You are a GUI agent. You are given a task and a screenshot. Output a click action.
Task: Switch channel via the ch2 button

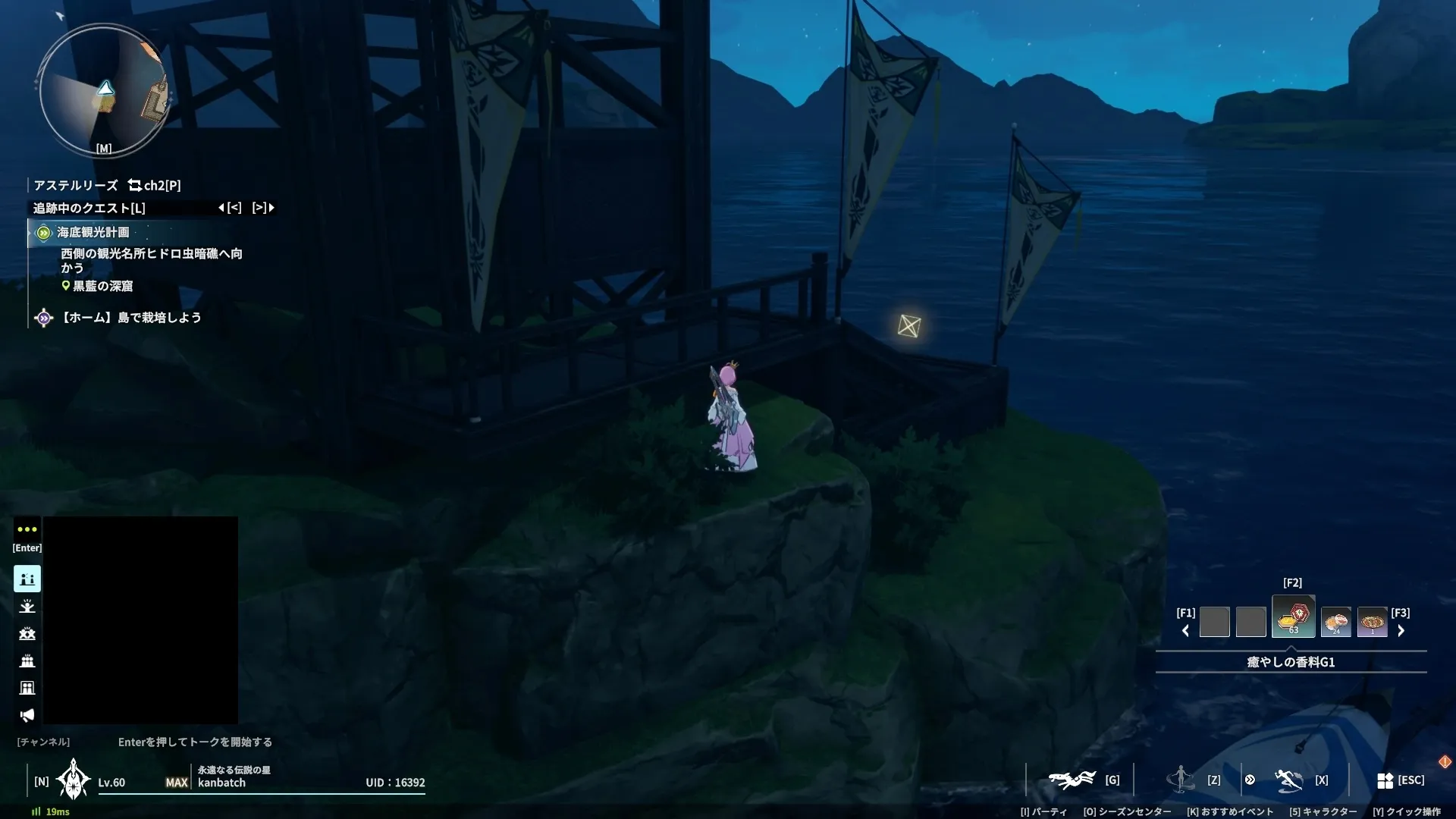pyautogui.click(x=154, y=185)
